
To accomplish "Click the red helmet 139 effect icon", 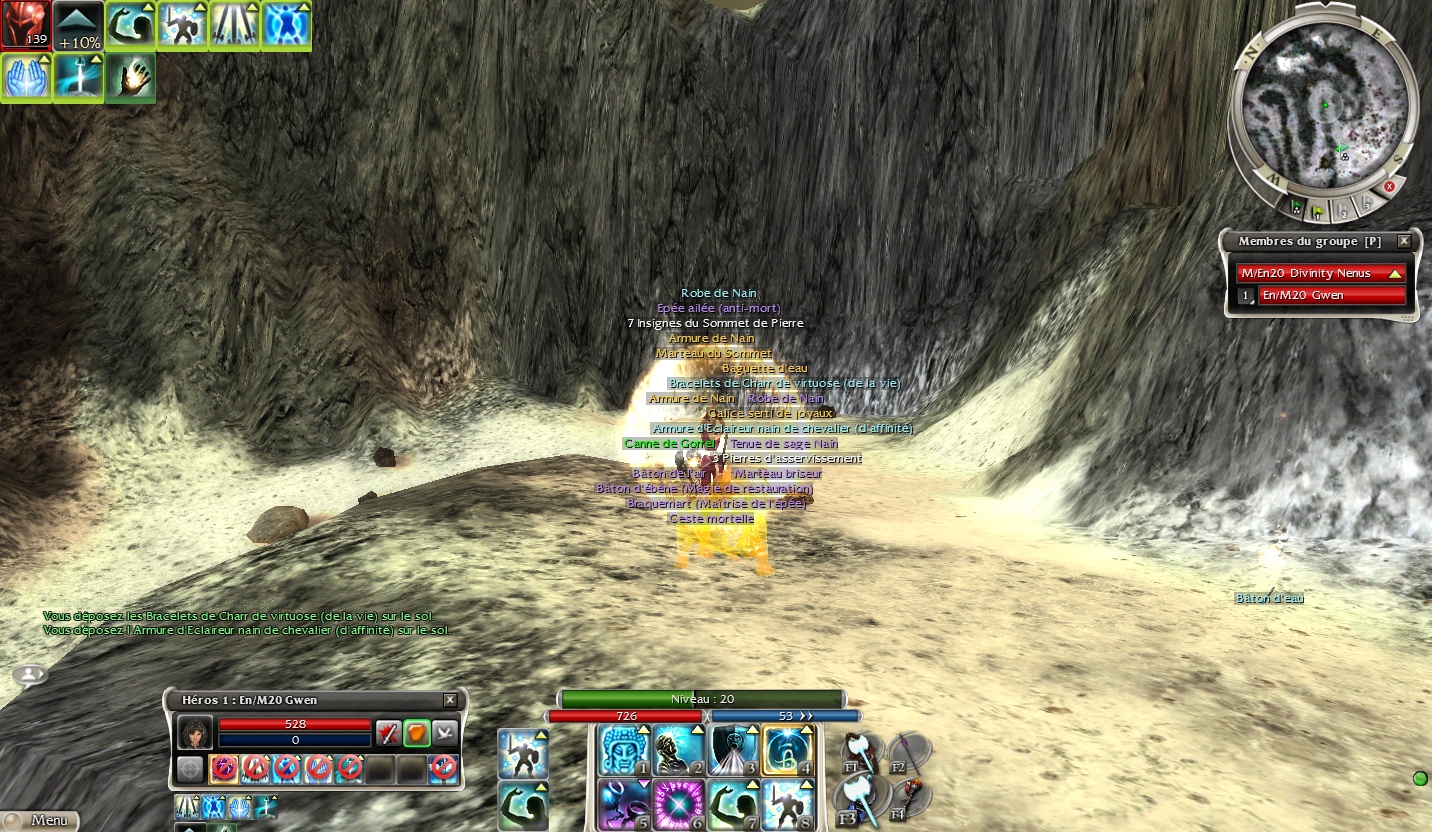I will [25, 25].
